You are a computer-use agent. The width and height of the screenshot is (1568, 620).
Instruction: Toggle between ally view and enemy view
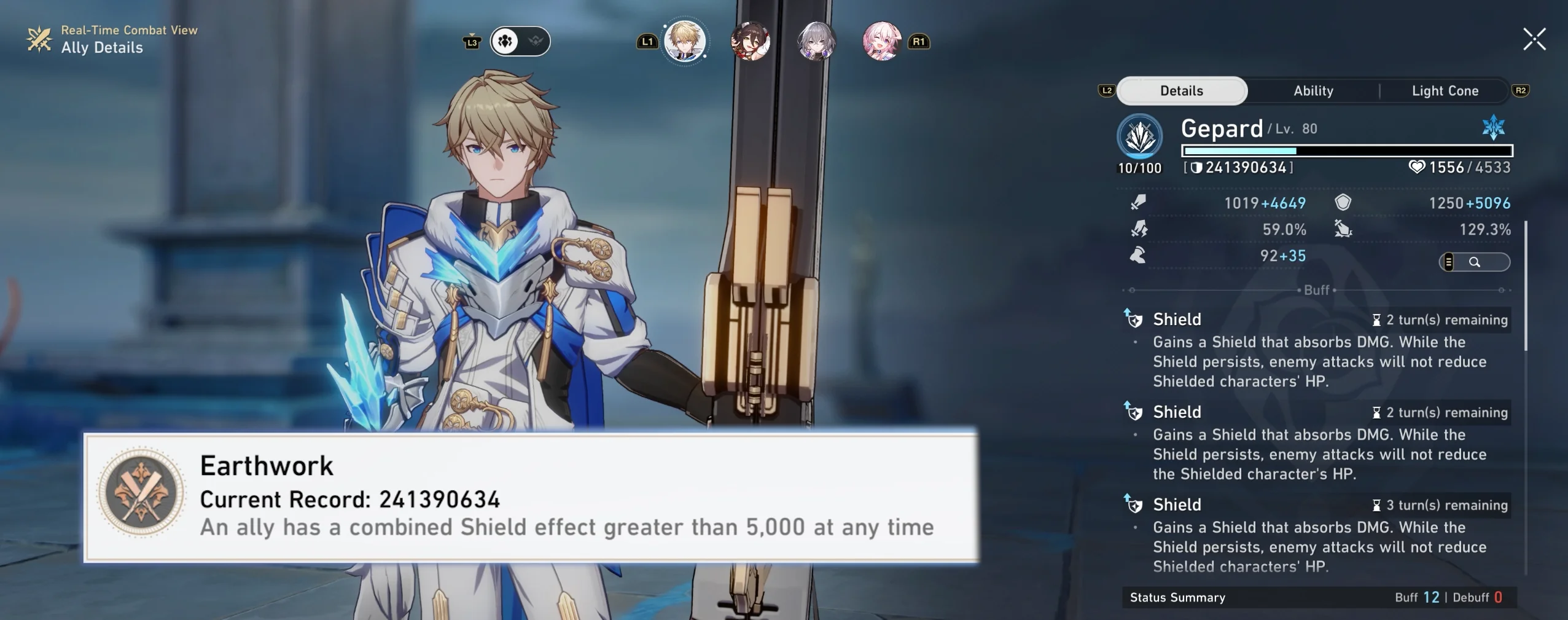click(x=519, y=41)
